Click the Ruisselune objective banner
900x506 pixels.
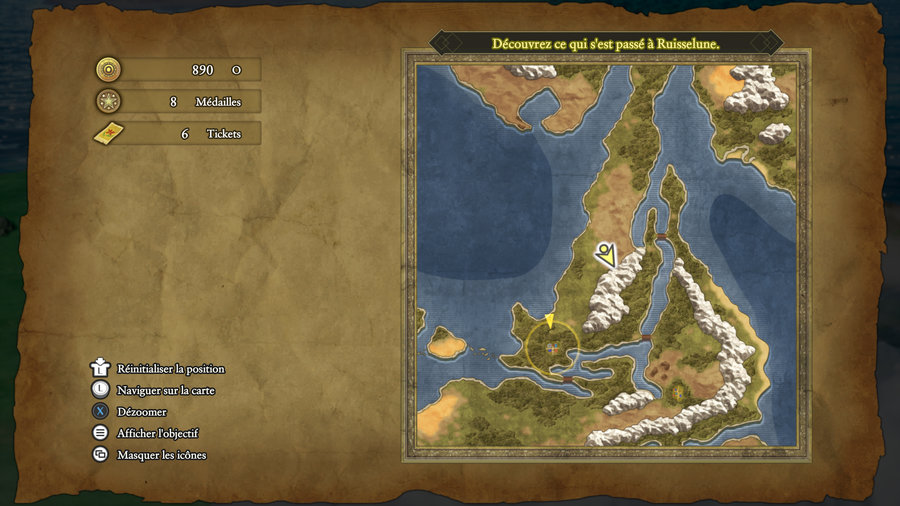pos(606,44)
